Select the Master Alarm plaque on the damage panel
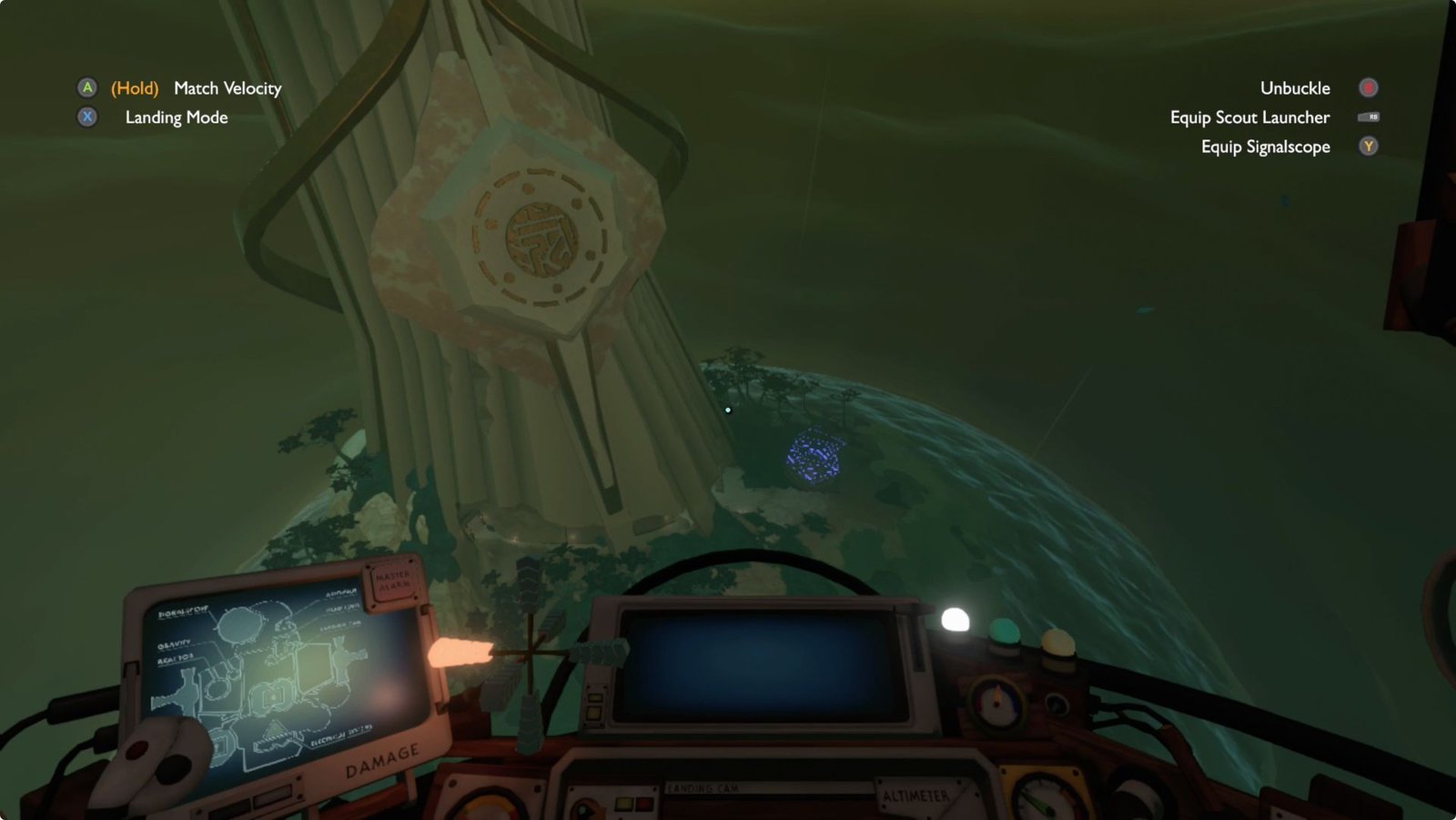1456x820 pixels. 394,582
